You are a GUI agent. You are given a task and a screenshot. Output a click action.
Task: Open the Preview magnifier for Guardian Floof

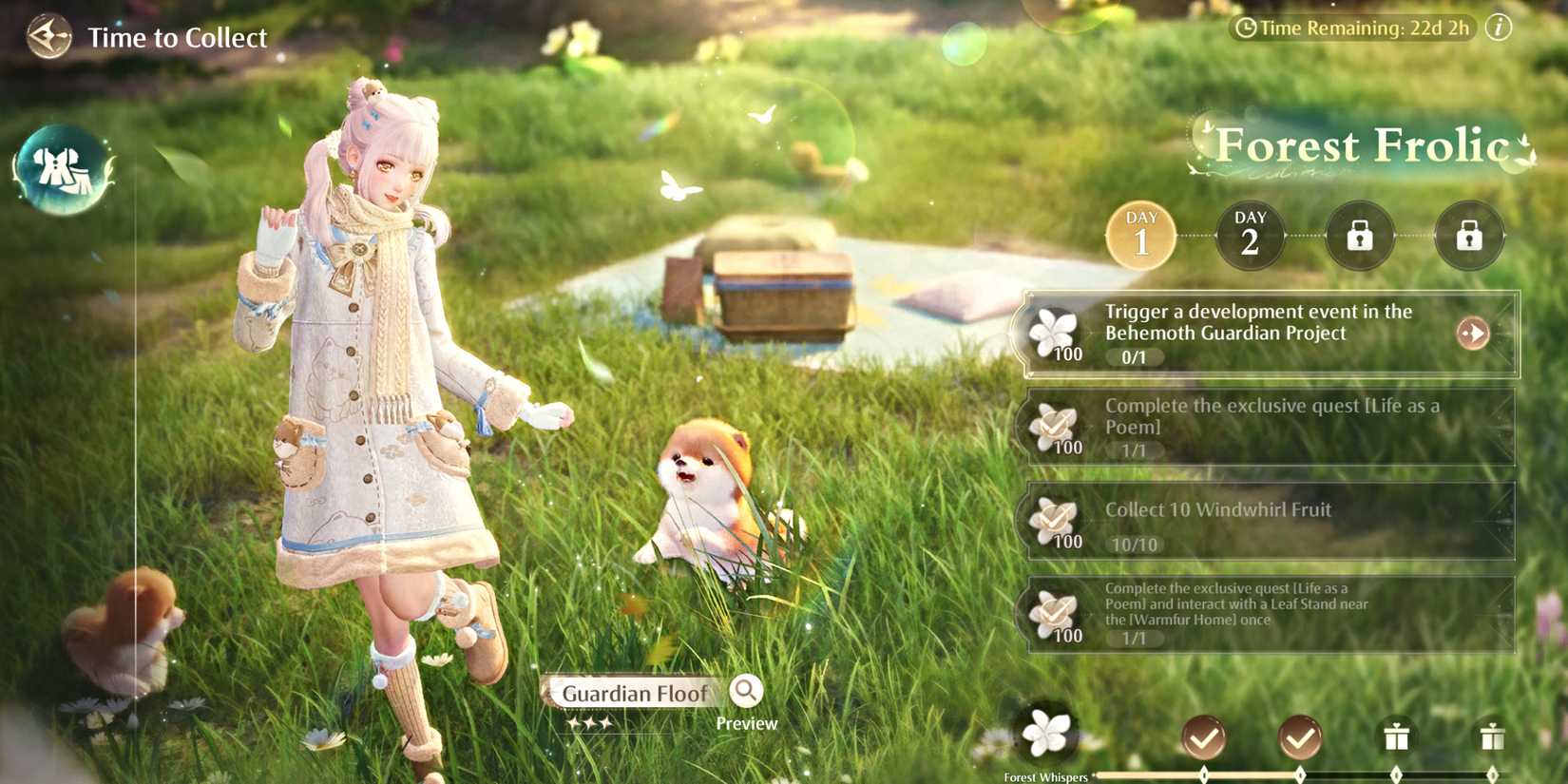click(747, 693)
